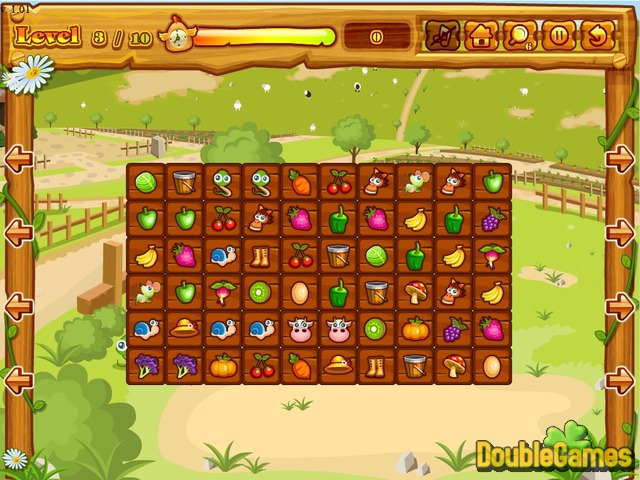
Task: Pick the cow tile next to the kiwi
Action: tap(338, 329)
